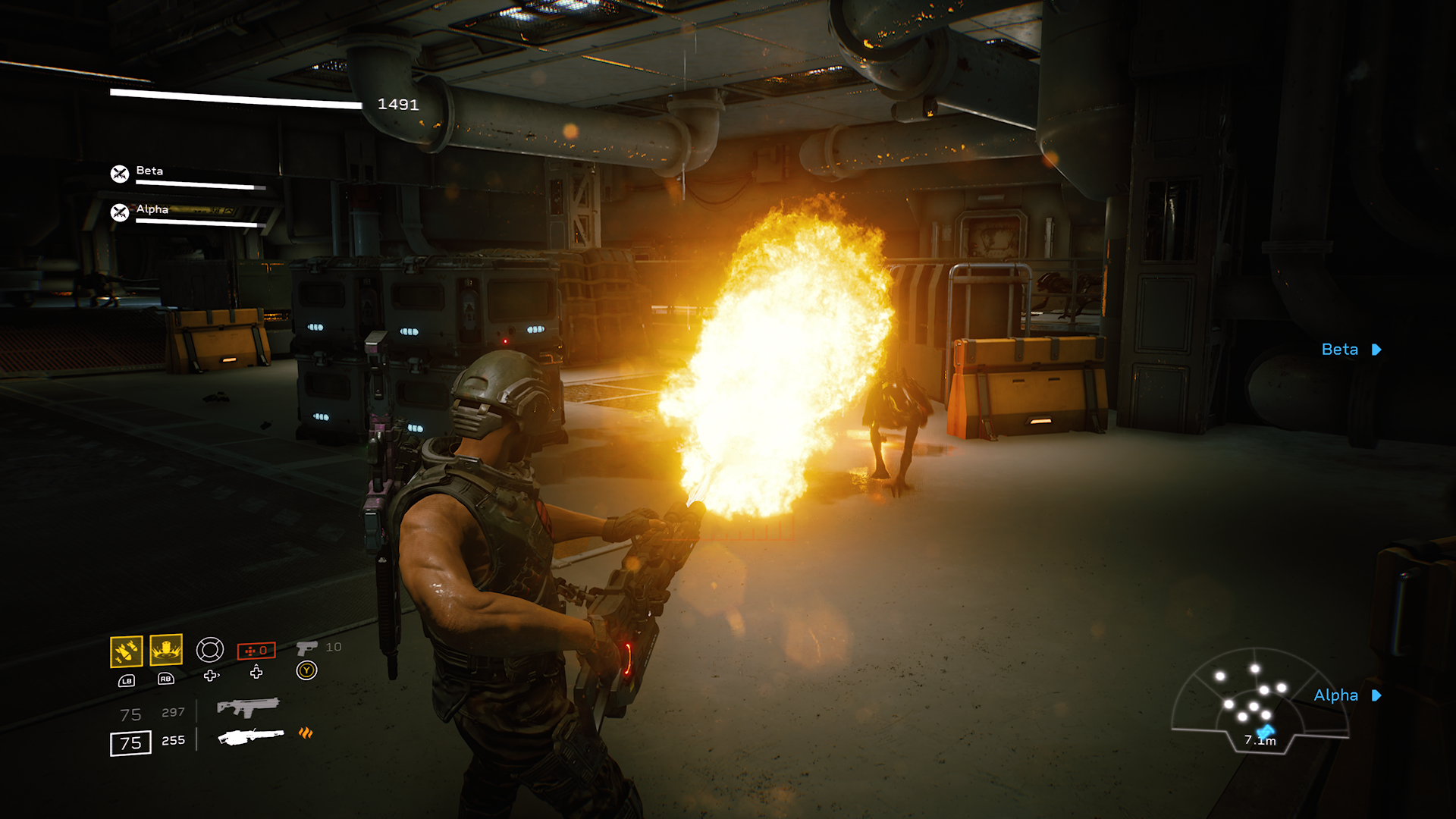1456x819 pixels.
Task: Switch to the pistol sidearm icon
Action: tap(306, 648)
